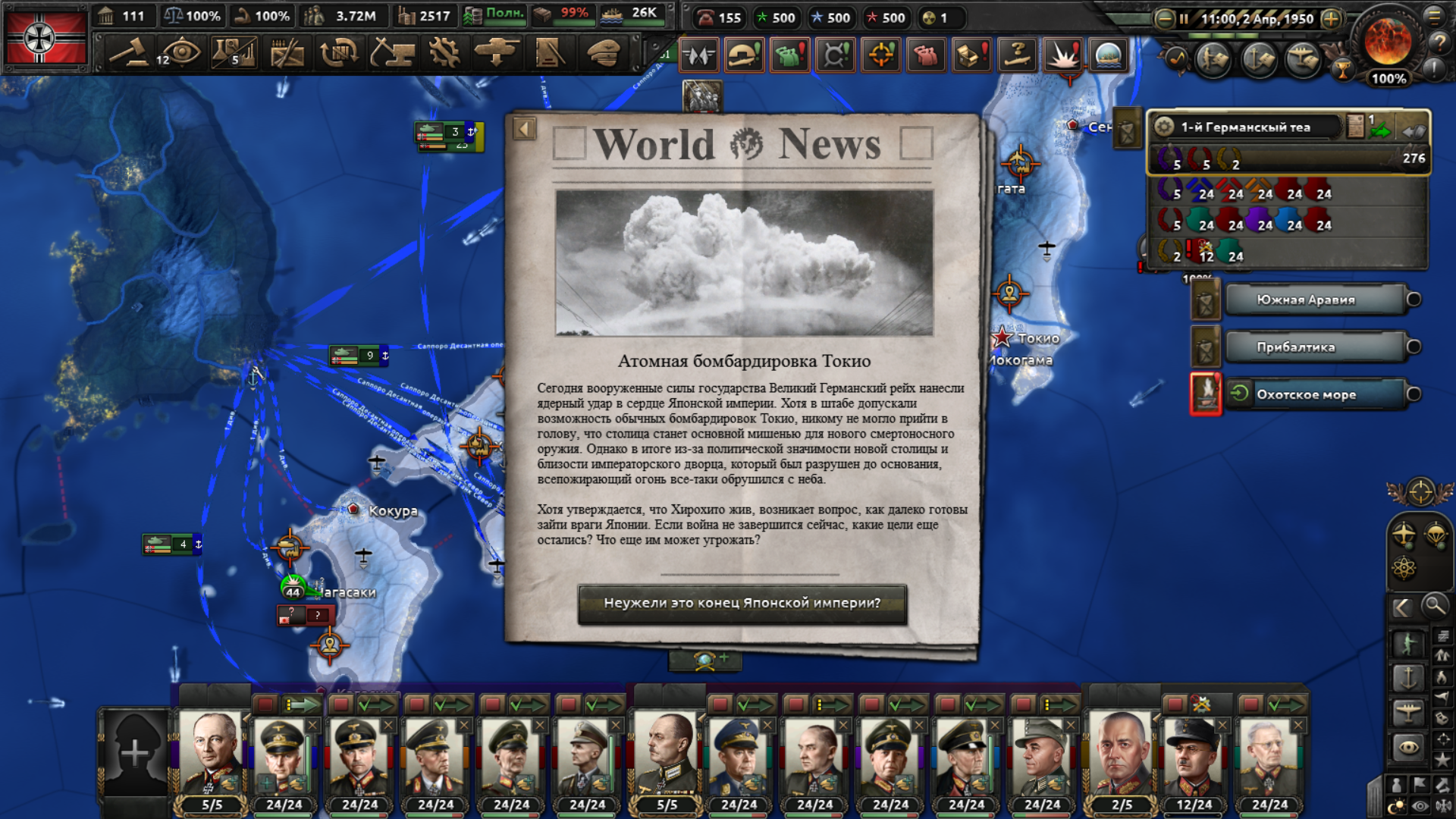1456x819 pixels.
Task: Activate the nuclear strike atom icon
Action: pyautogui.click(x=1404, y=568)
